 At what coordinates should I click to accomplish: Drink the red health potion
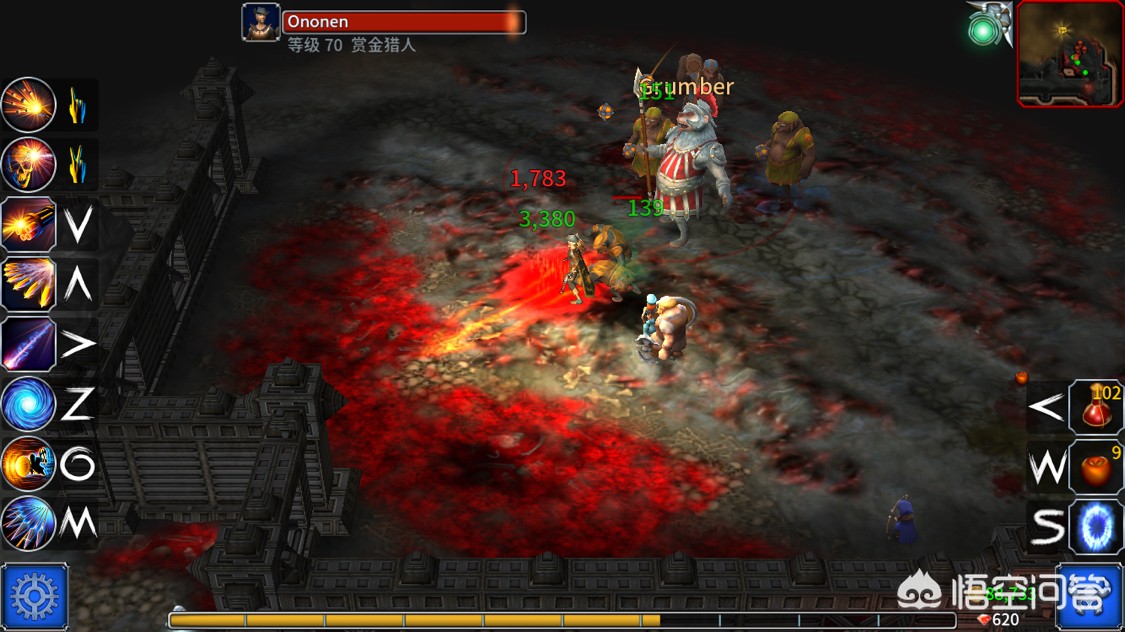(x=1097, y=407)
